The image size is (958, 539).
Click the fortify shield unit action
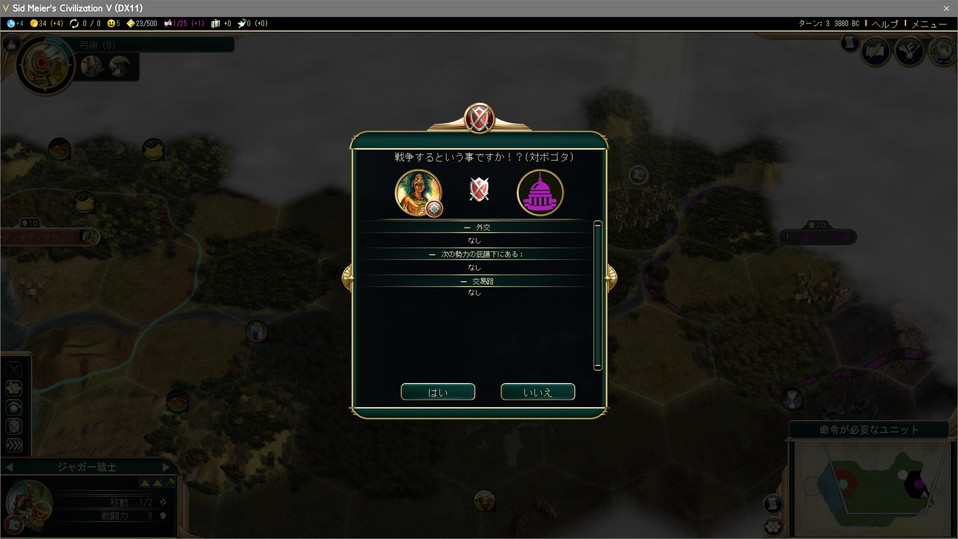(x=14, y=426)
